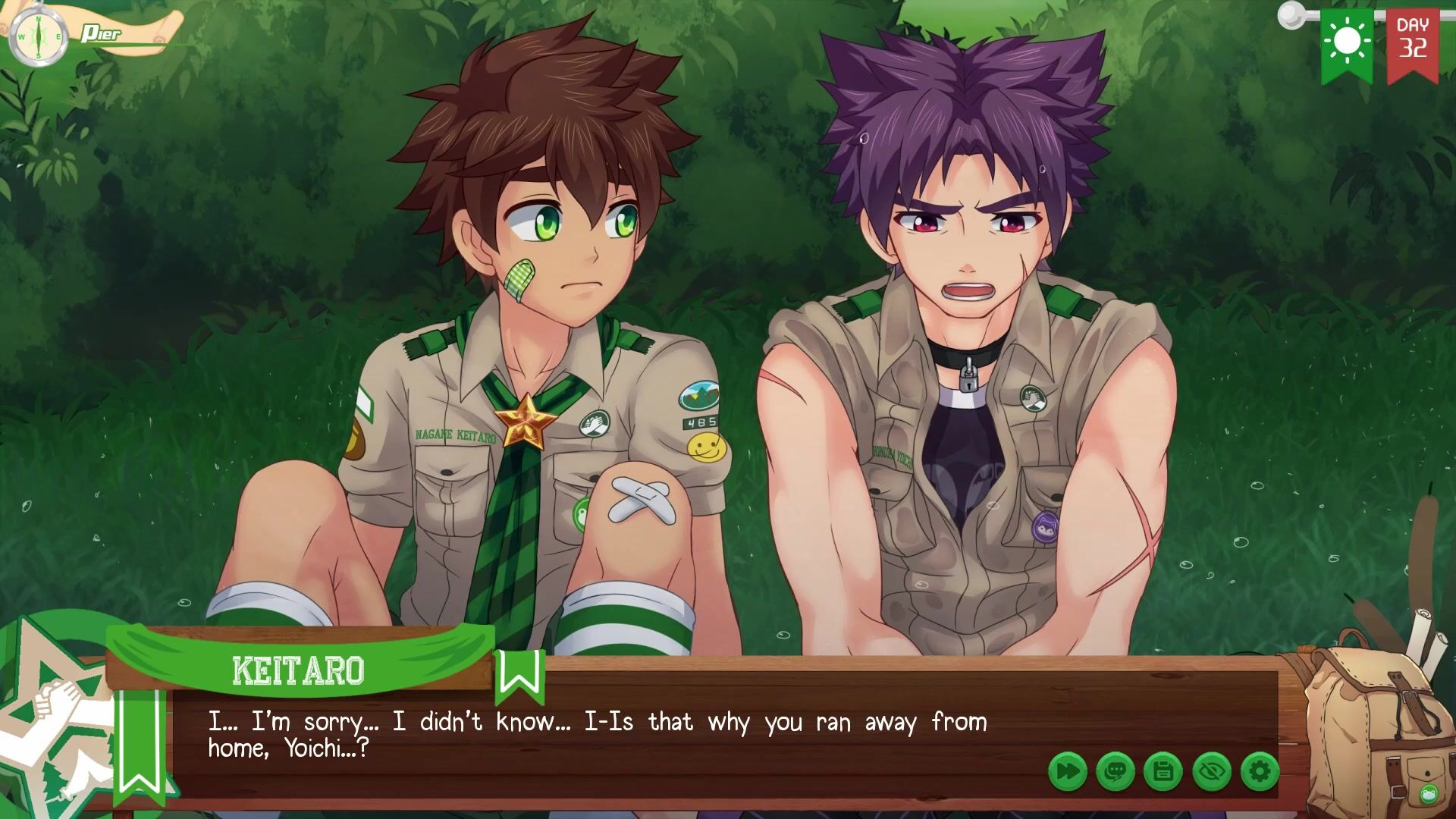Open the save menu floppy icon
This screenshot has width=1456, height=819.
coord(1163,772)
